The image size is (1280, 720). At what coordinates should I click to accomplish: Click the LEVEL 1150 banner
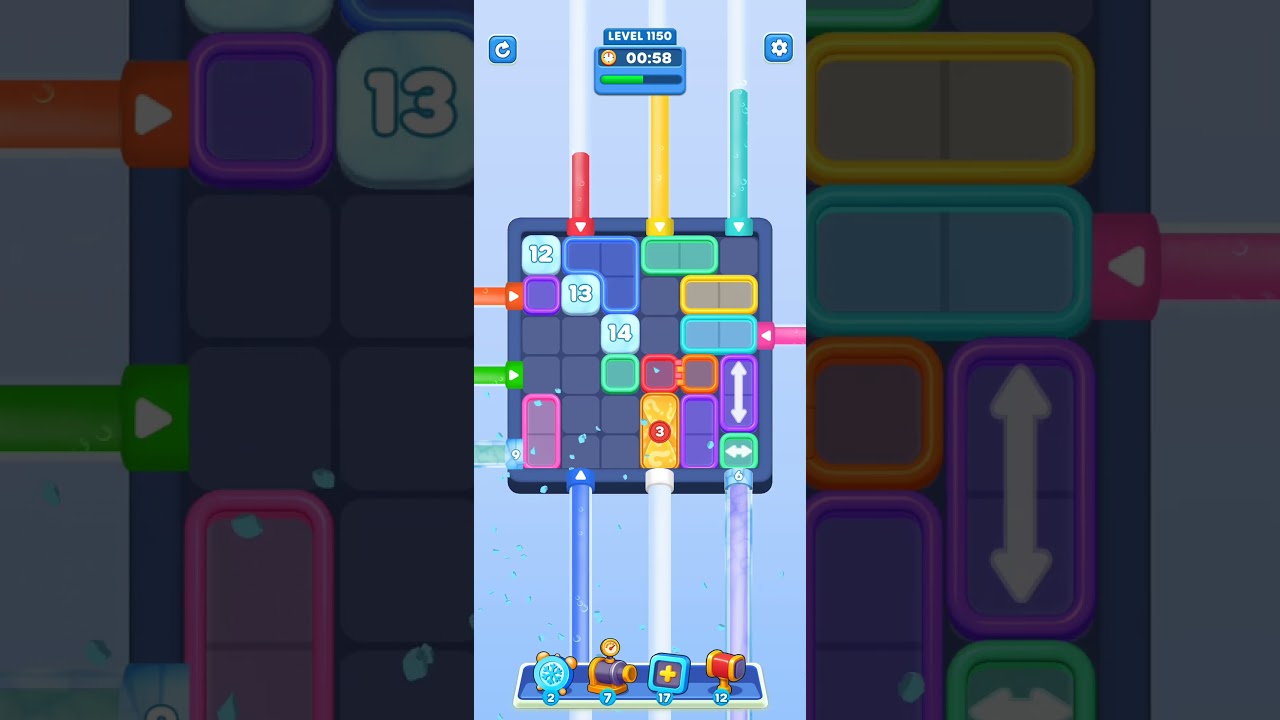tap(640, 36)
